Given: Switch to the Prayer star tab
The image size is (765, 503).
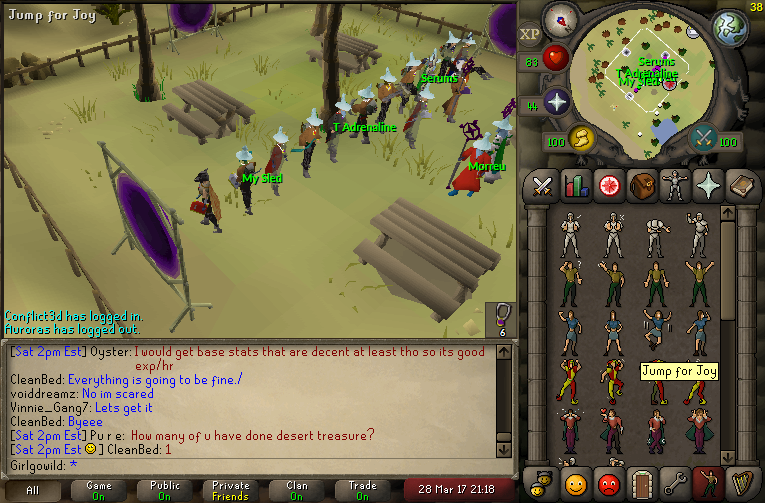Looking at the screenshot, I should [x=707, y=185].
